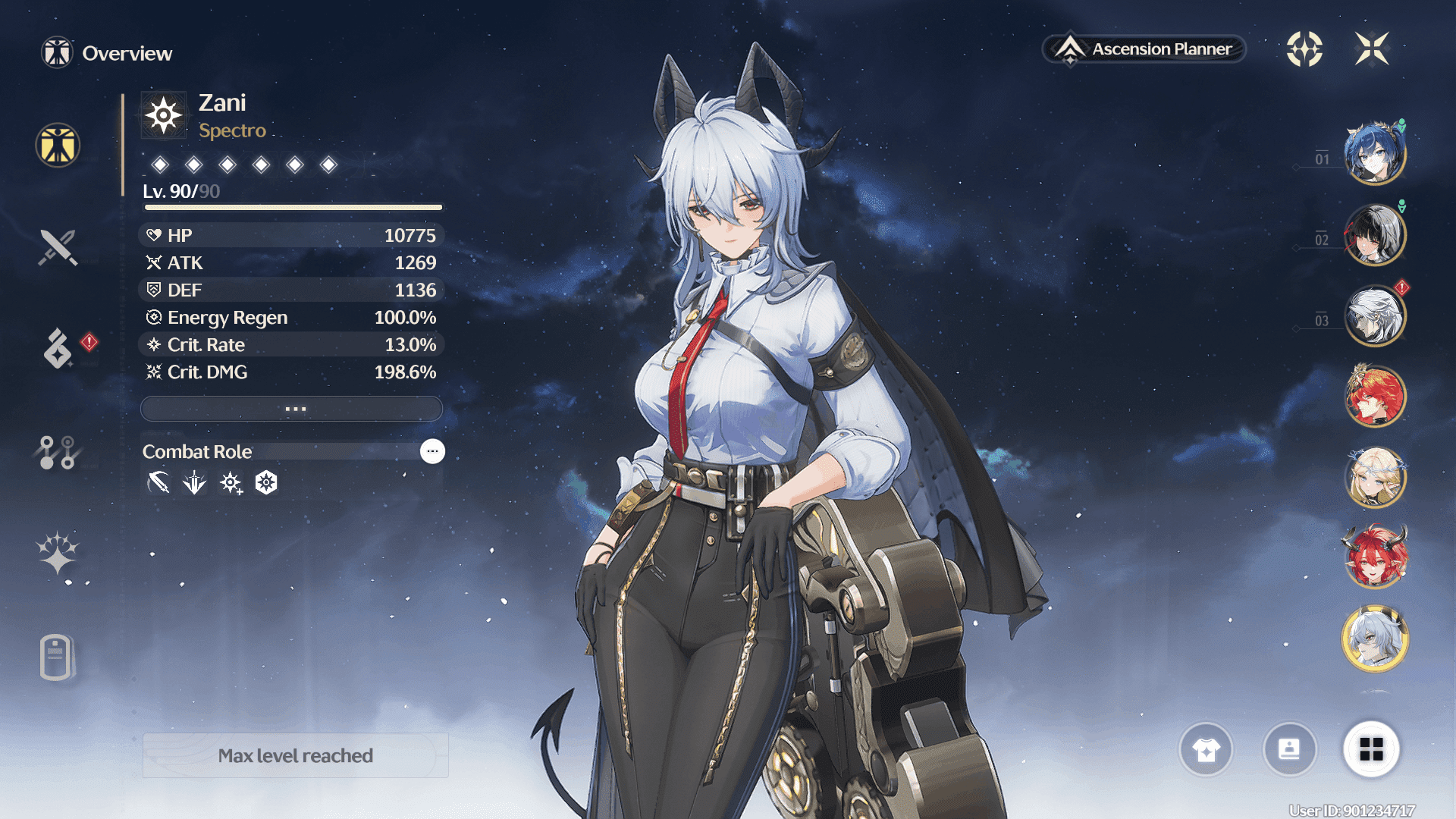Open the Resonance Chain star tab
This screenshot has height=819, width=1456.
pyautogui.click(x=58, y=553)
